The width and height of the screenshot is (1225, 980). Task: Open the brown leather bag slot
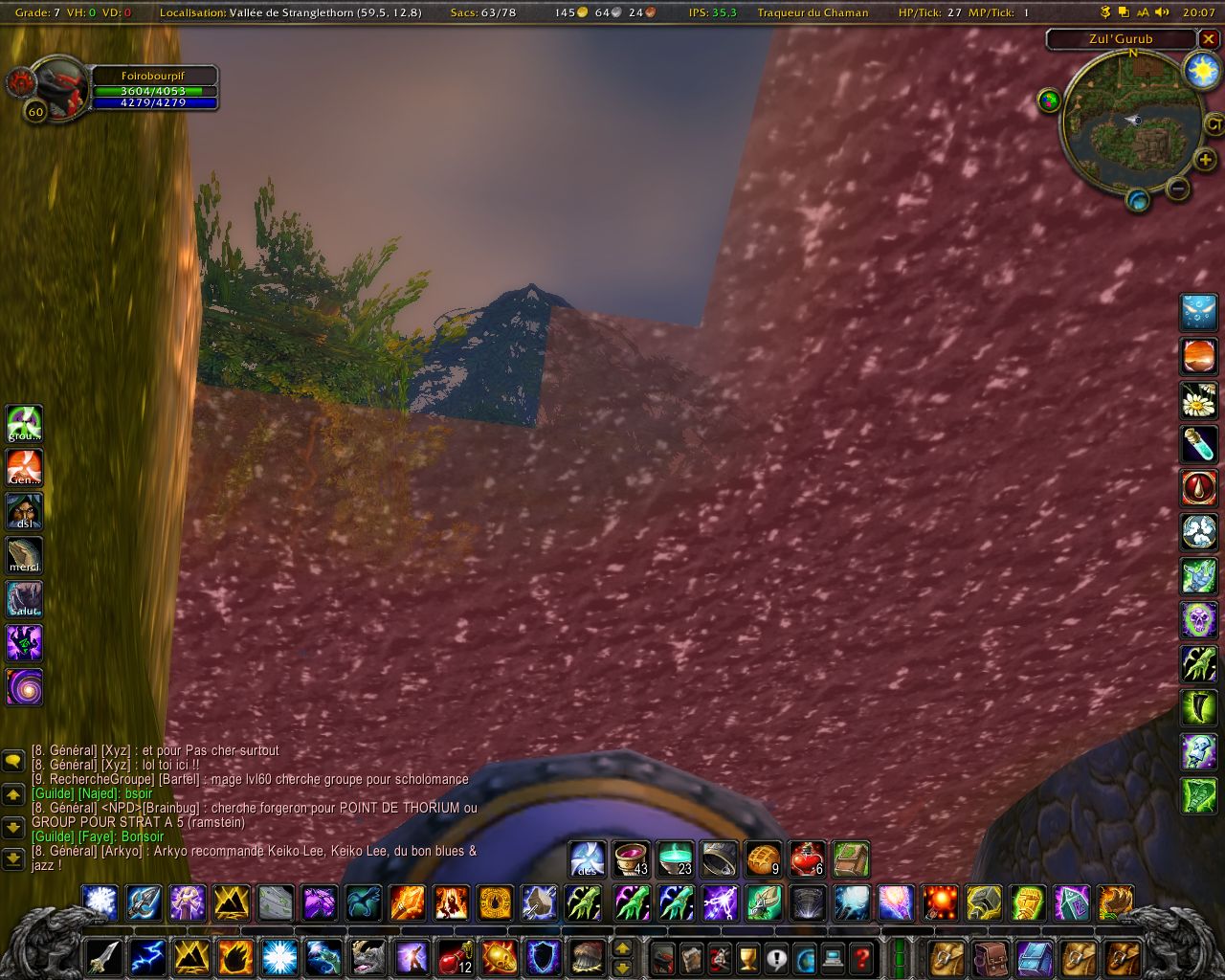991,957
